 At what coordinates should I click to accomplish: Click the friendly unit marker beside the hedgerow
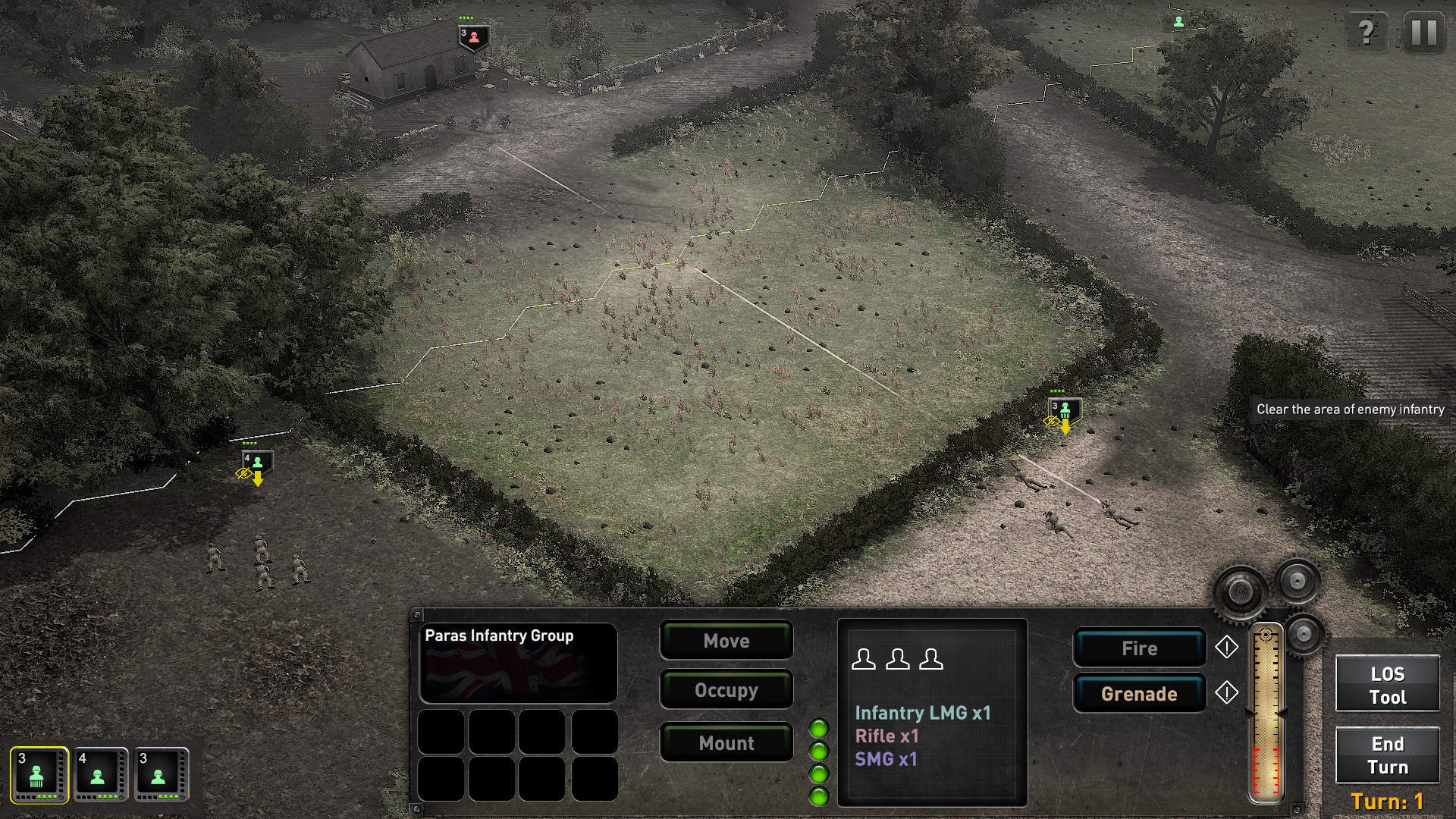(1065, 409)
